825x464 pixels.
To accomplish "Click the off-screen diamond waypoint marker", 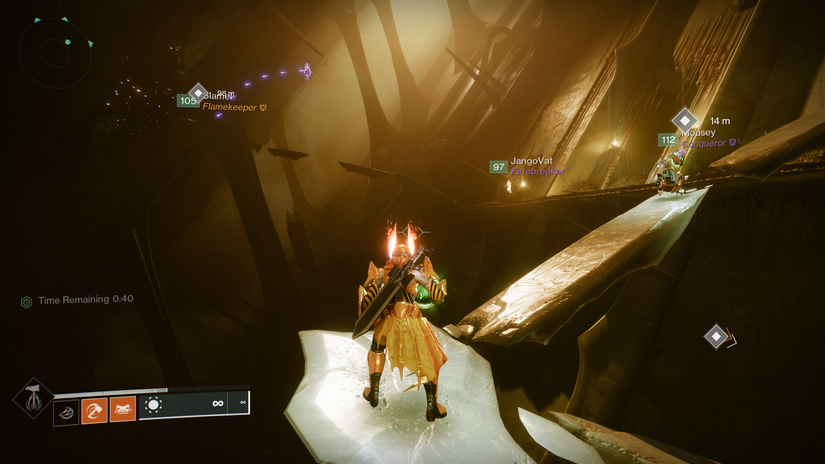I will point(716,336).
